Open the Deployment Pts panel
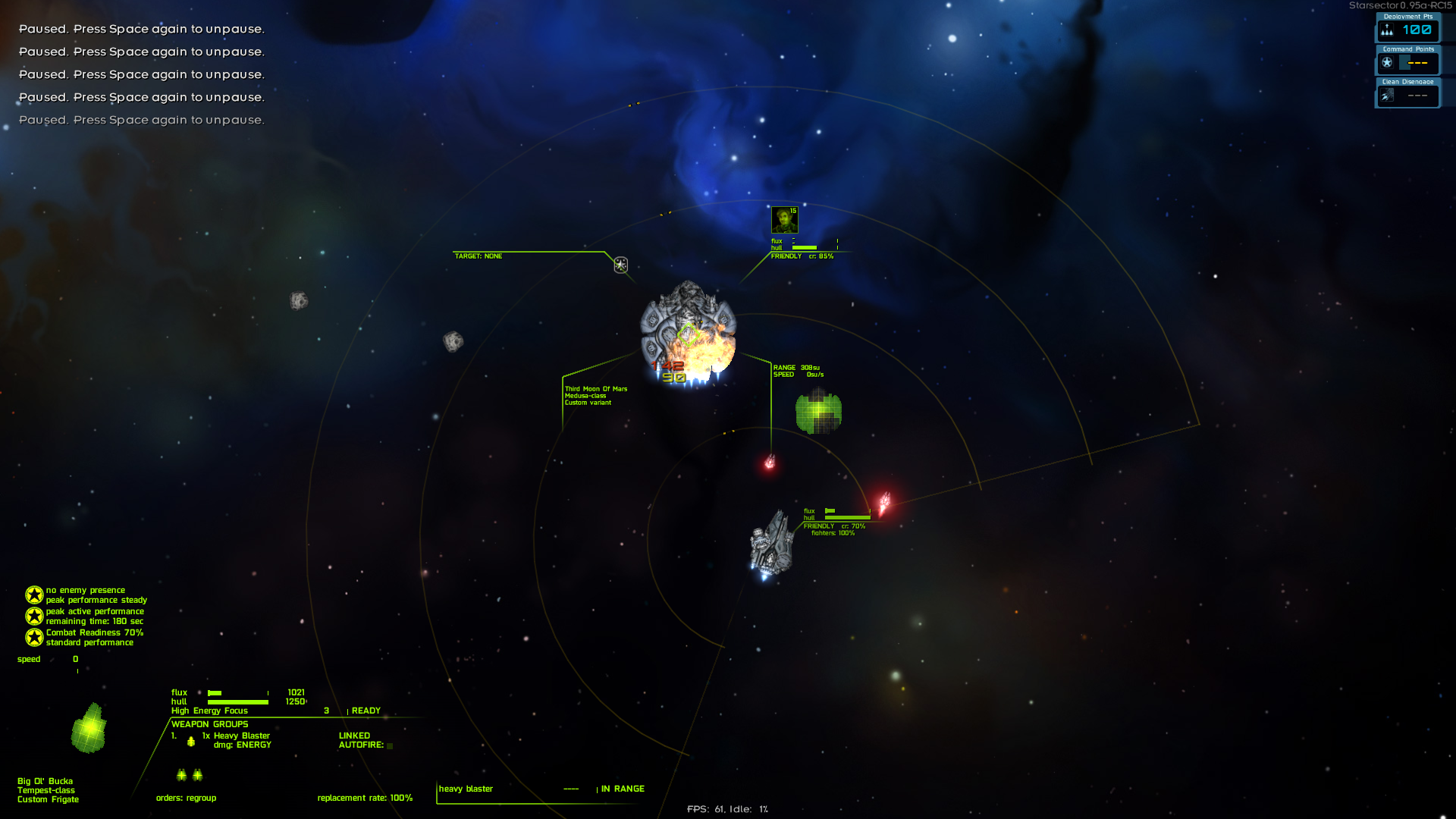1456x819 pixels. coord(1407,30)
